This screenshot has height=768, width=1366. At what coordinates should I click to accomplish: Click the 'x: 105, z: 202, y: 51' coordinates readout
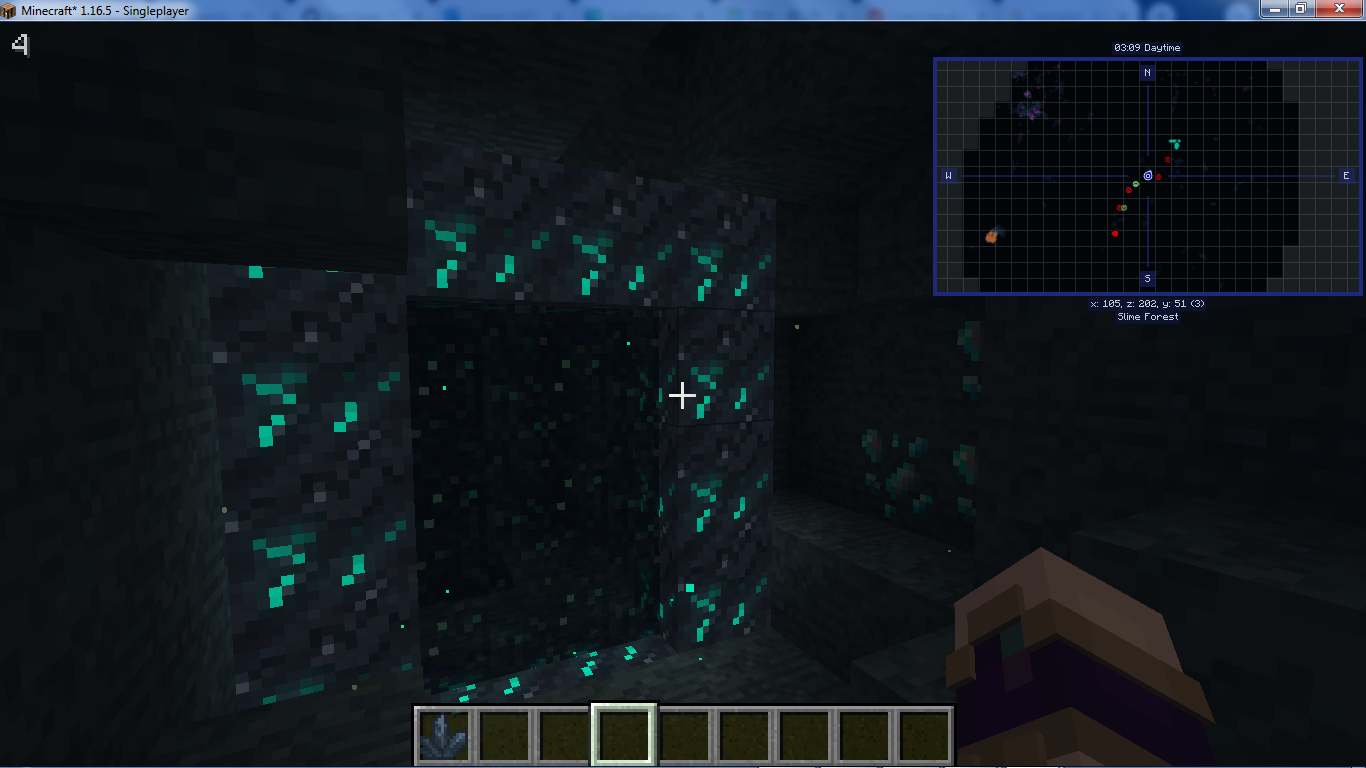(x=1147, y=304)
